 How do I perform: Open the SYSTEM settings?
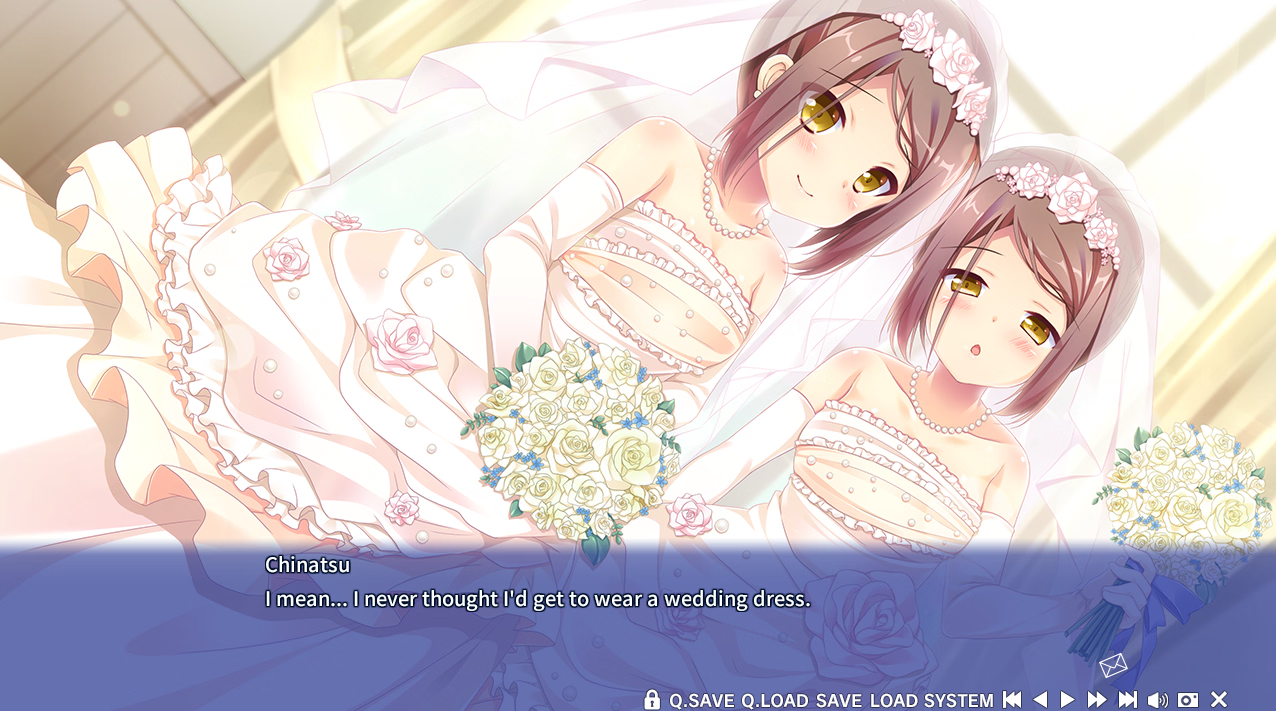[x=958, y=700]
